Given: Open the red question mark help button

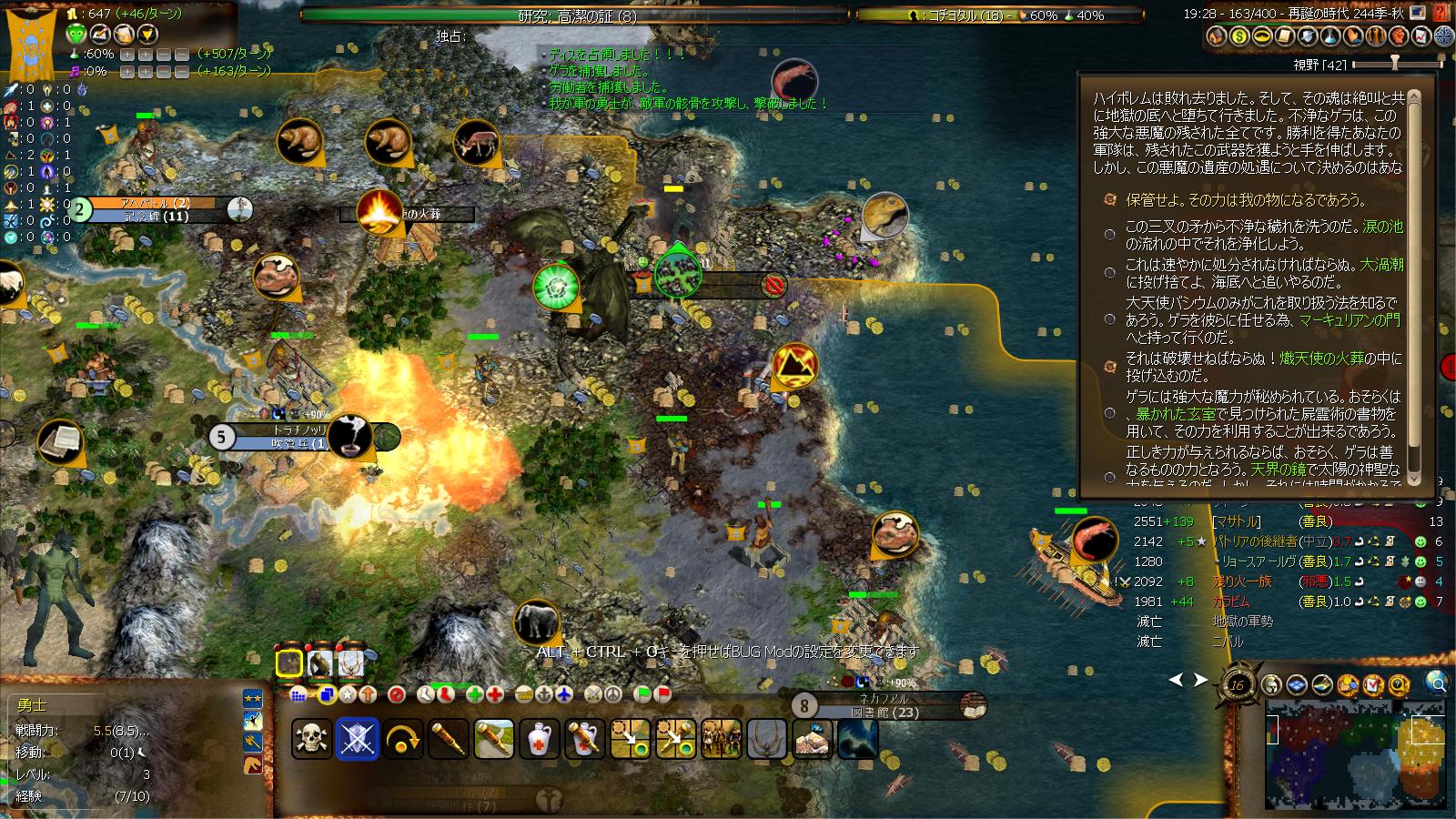Looking at the screenshot, I should pos(1440,12).
